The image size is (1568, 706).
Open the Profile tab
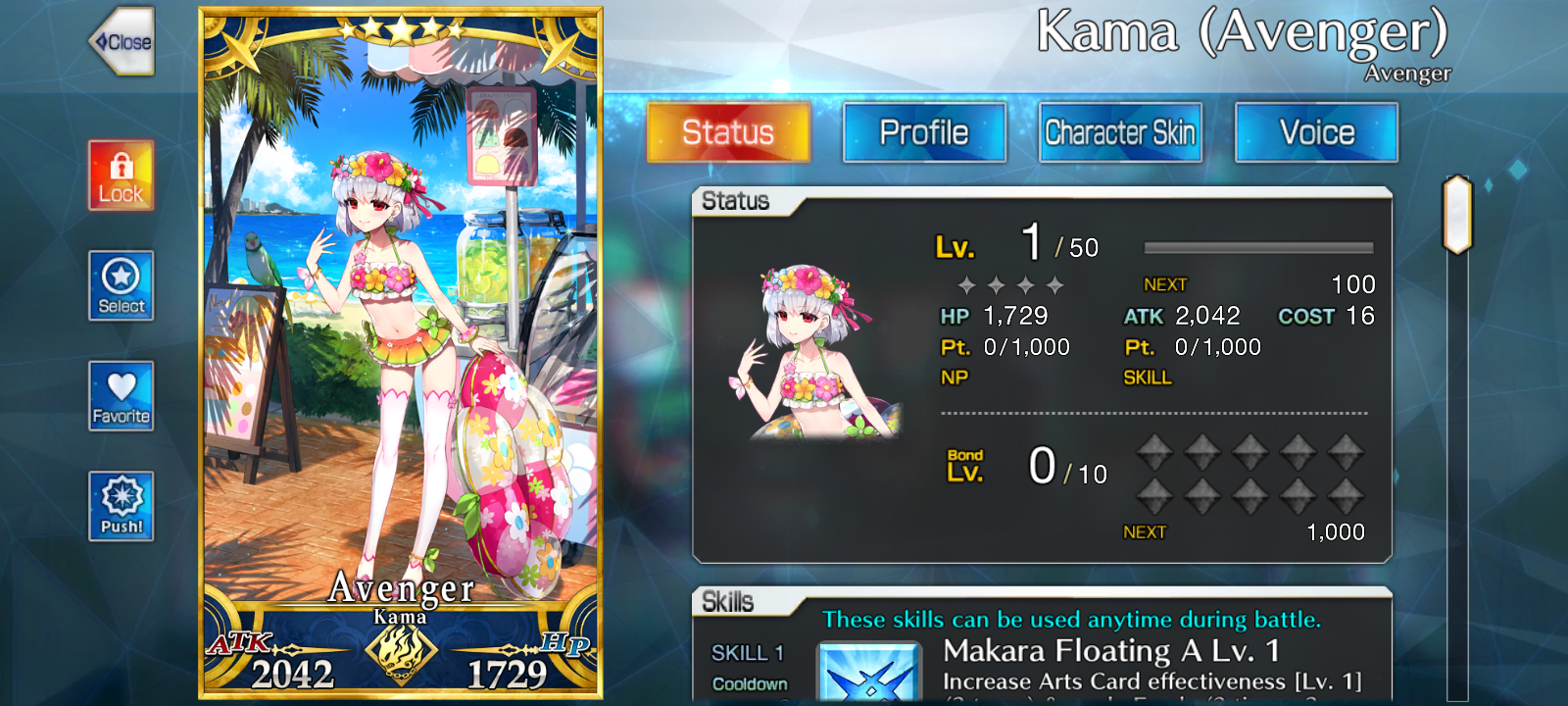(x=924, y=132)
